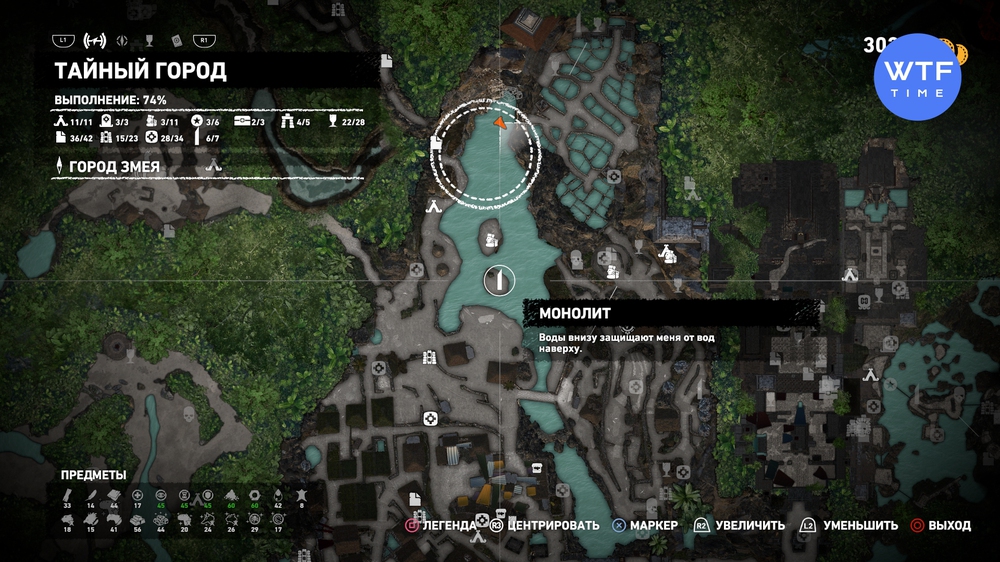Image resolution: width=1000 pixels, height=562 pixels.
Task: Open the Легенда map legend
Action: [x=440, y=525]
